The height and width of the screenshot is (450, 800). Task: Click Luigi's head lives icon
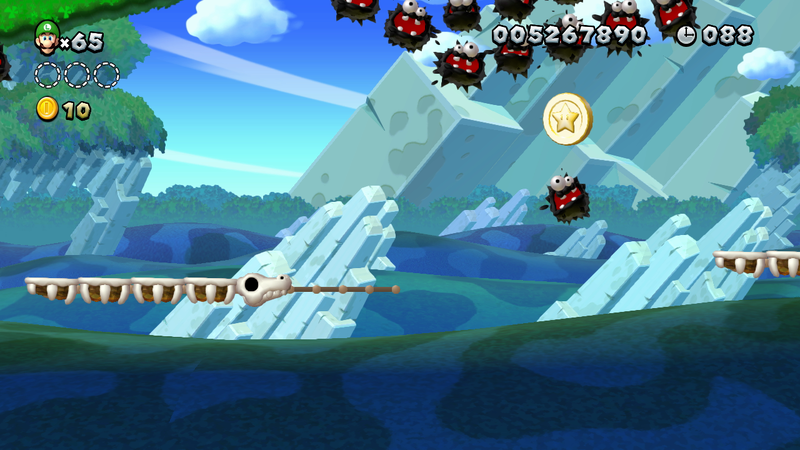pyautogui.click(x=46, y=37)
